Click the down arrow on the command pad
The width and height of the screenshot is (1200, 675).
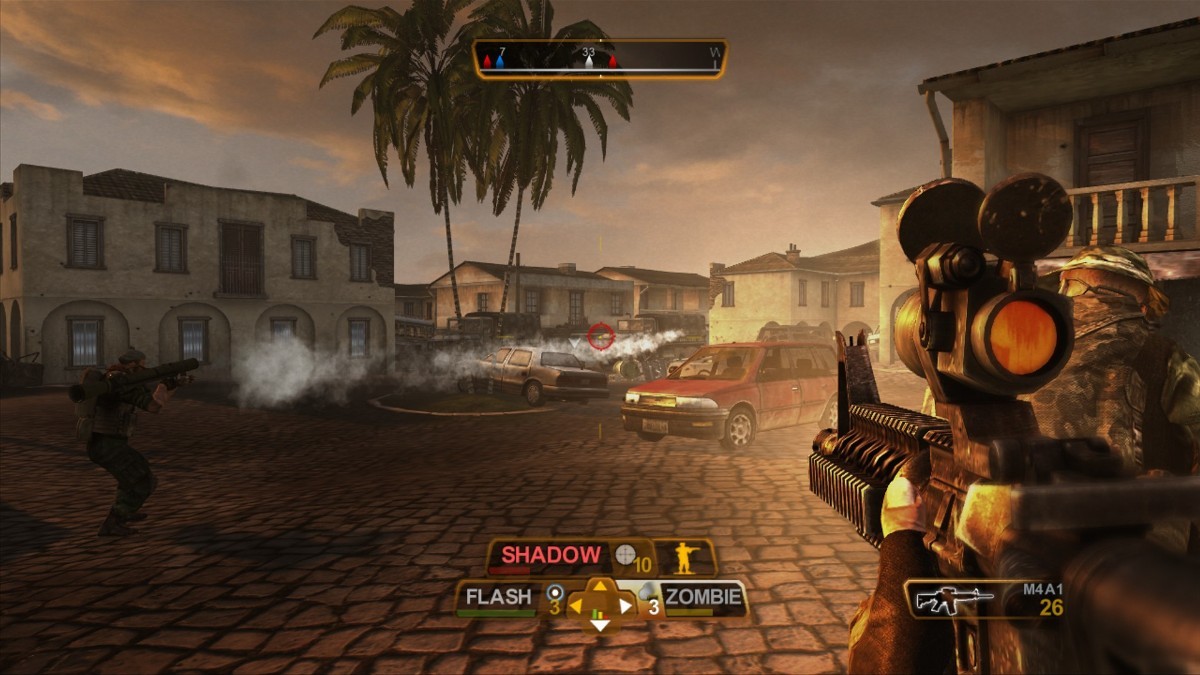click(599, 625)
